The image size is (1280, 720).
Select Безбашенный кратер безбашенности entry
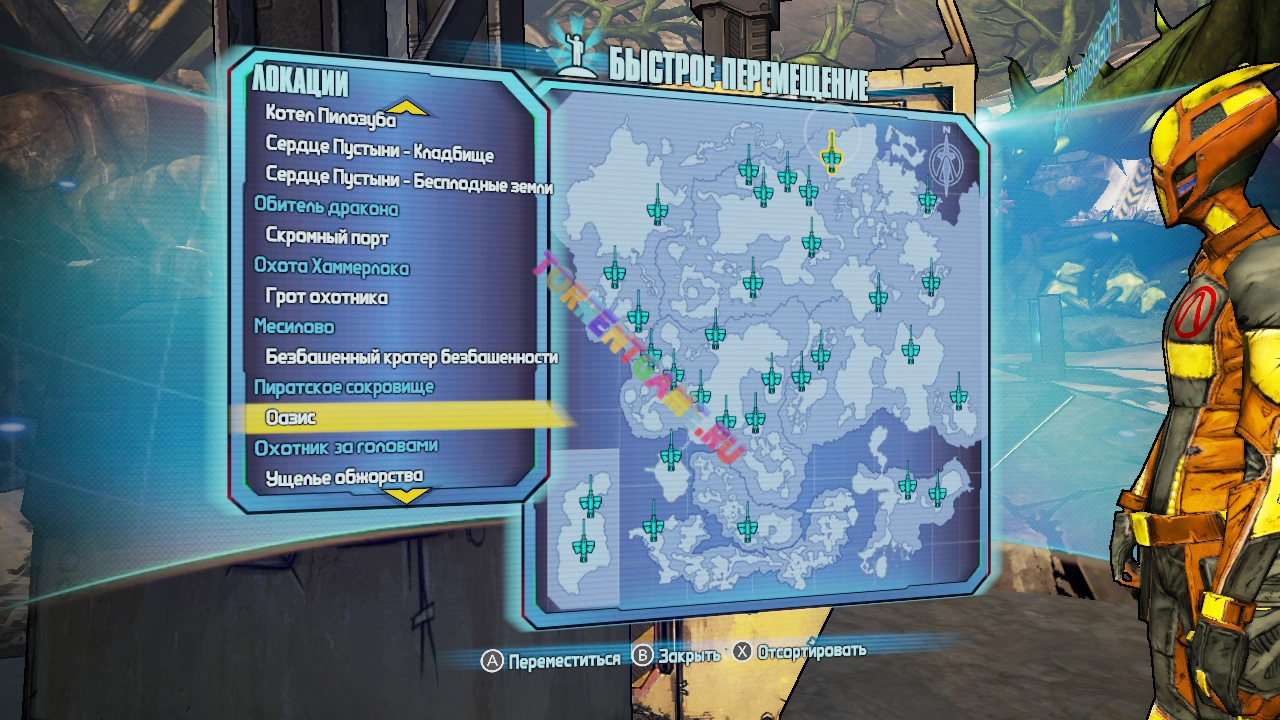click(411, 356)
